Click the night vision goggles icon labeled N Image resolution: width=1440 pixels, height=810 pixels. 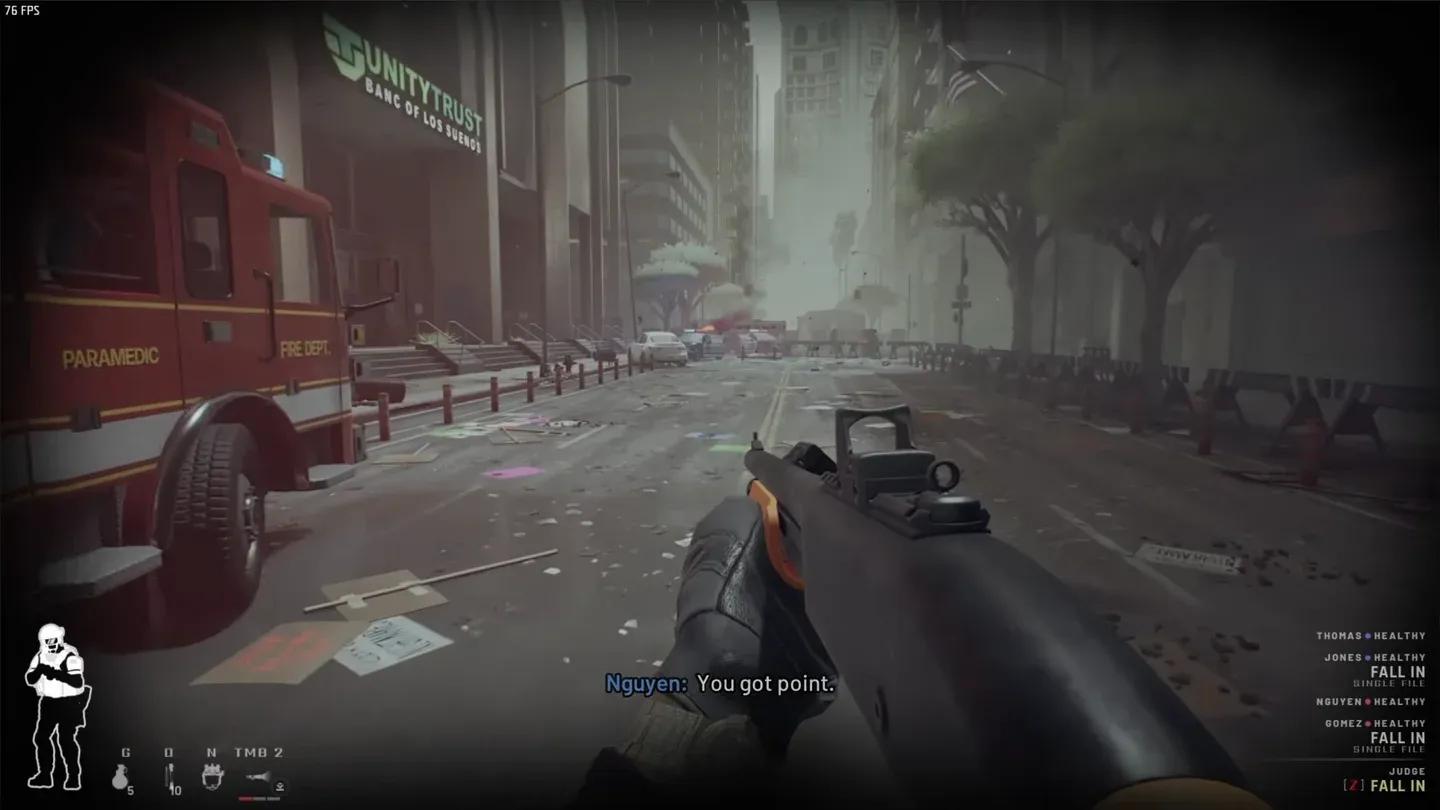[213, 776]
